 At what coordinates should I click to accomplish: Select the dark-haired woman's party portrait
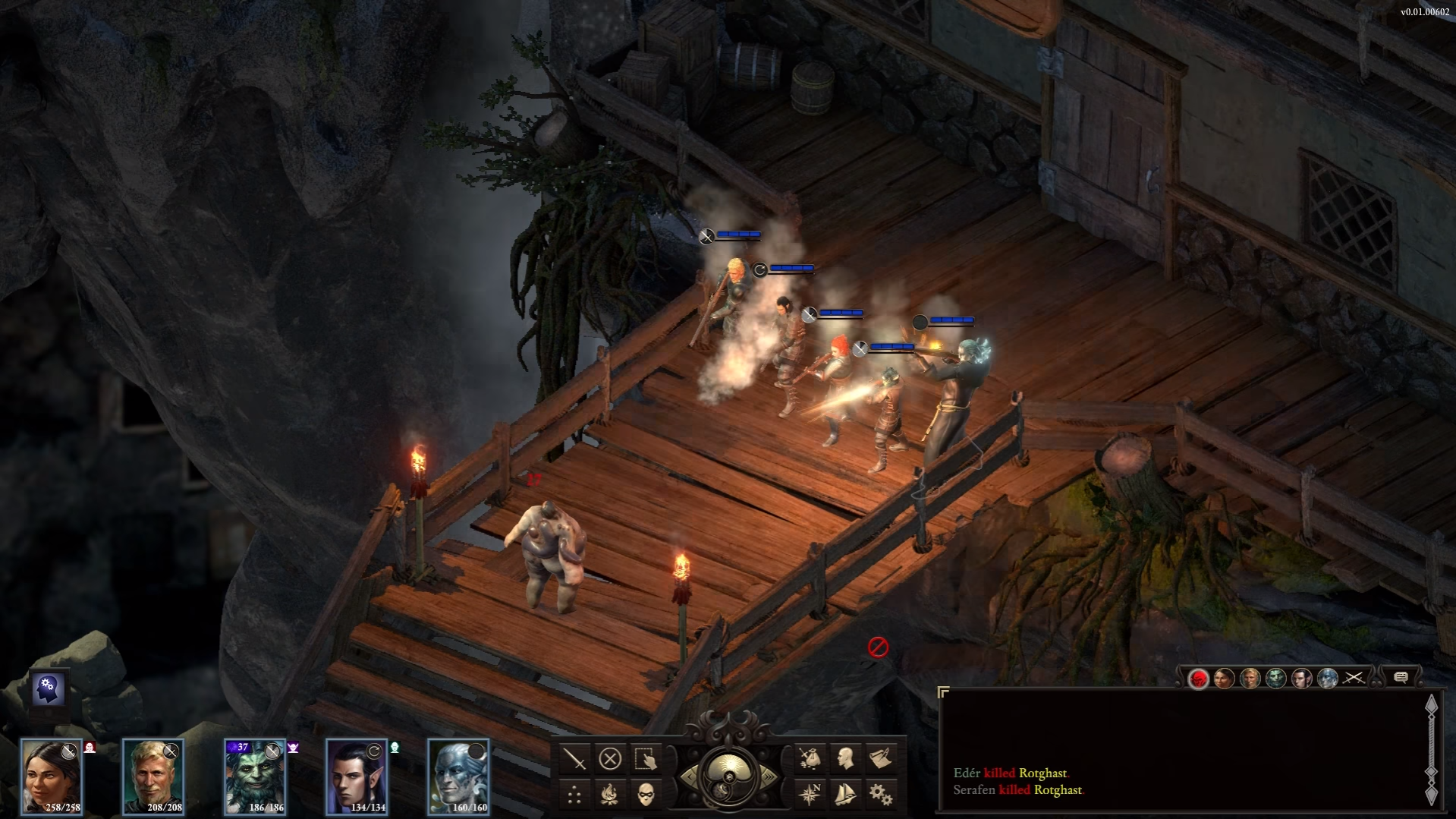pyautogui.click(x=51, y=776)
